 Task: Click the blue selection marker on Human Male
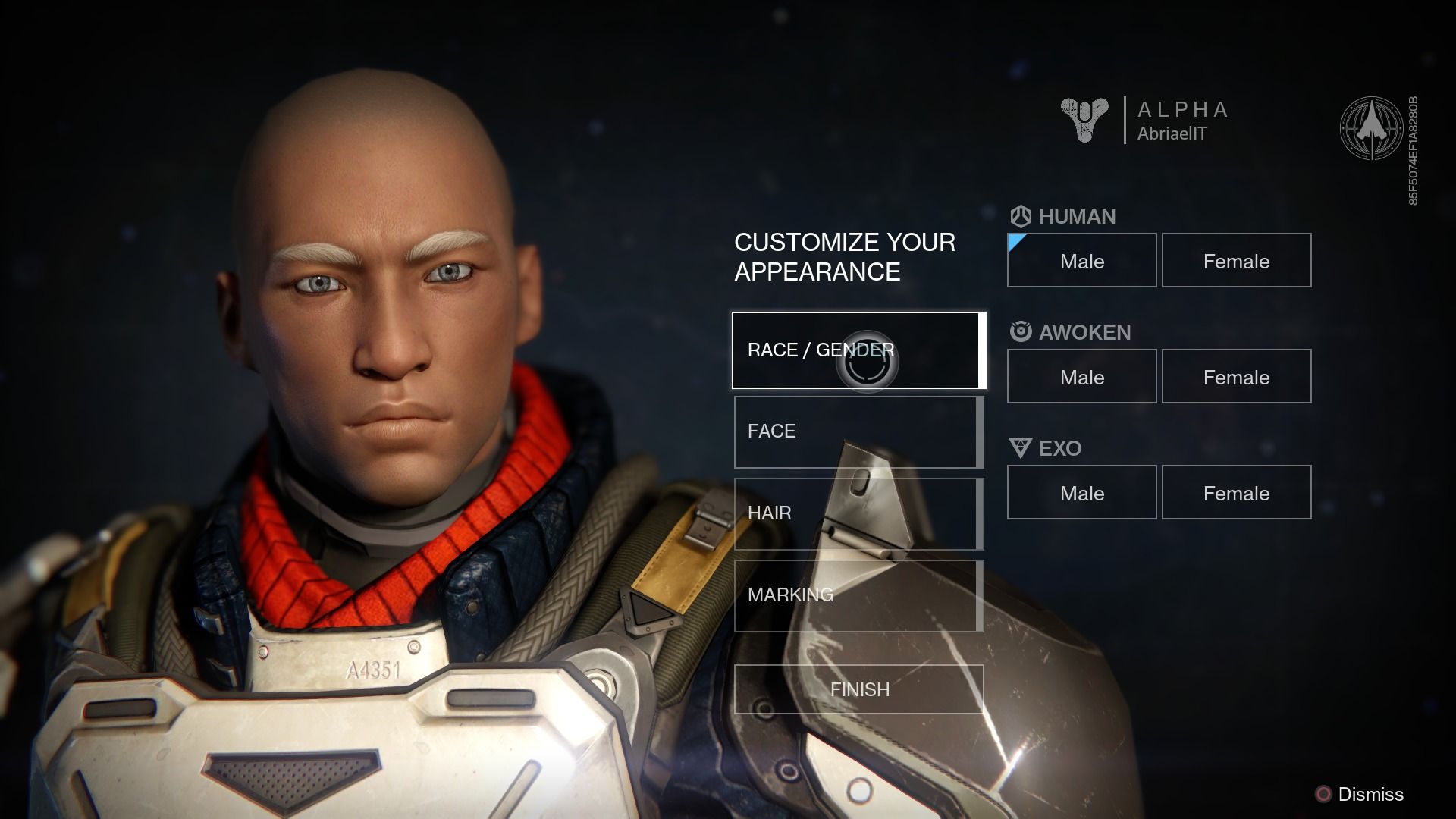(x=1015, y=243)
